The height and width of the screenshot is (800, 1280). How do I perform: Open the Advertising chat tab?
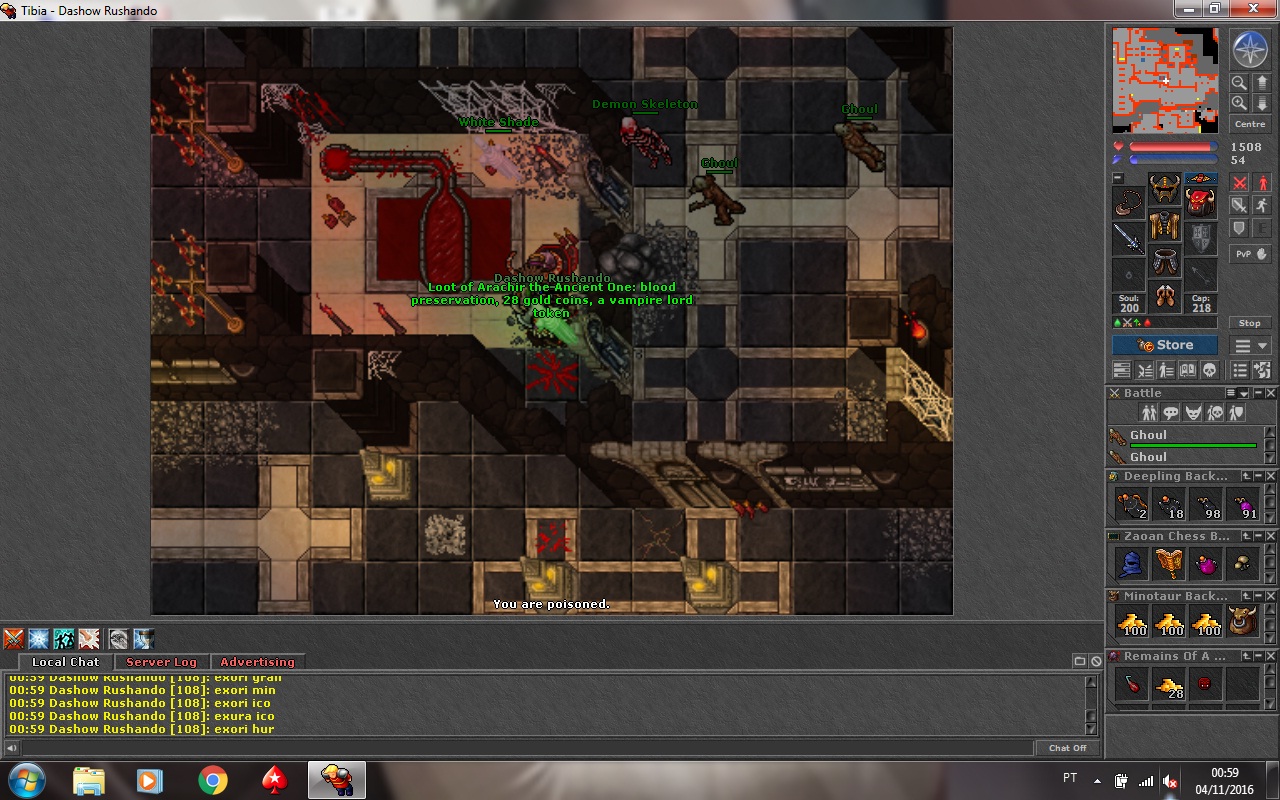click(x=257, y=662)
